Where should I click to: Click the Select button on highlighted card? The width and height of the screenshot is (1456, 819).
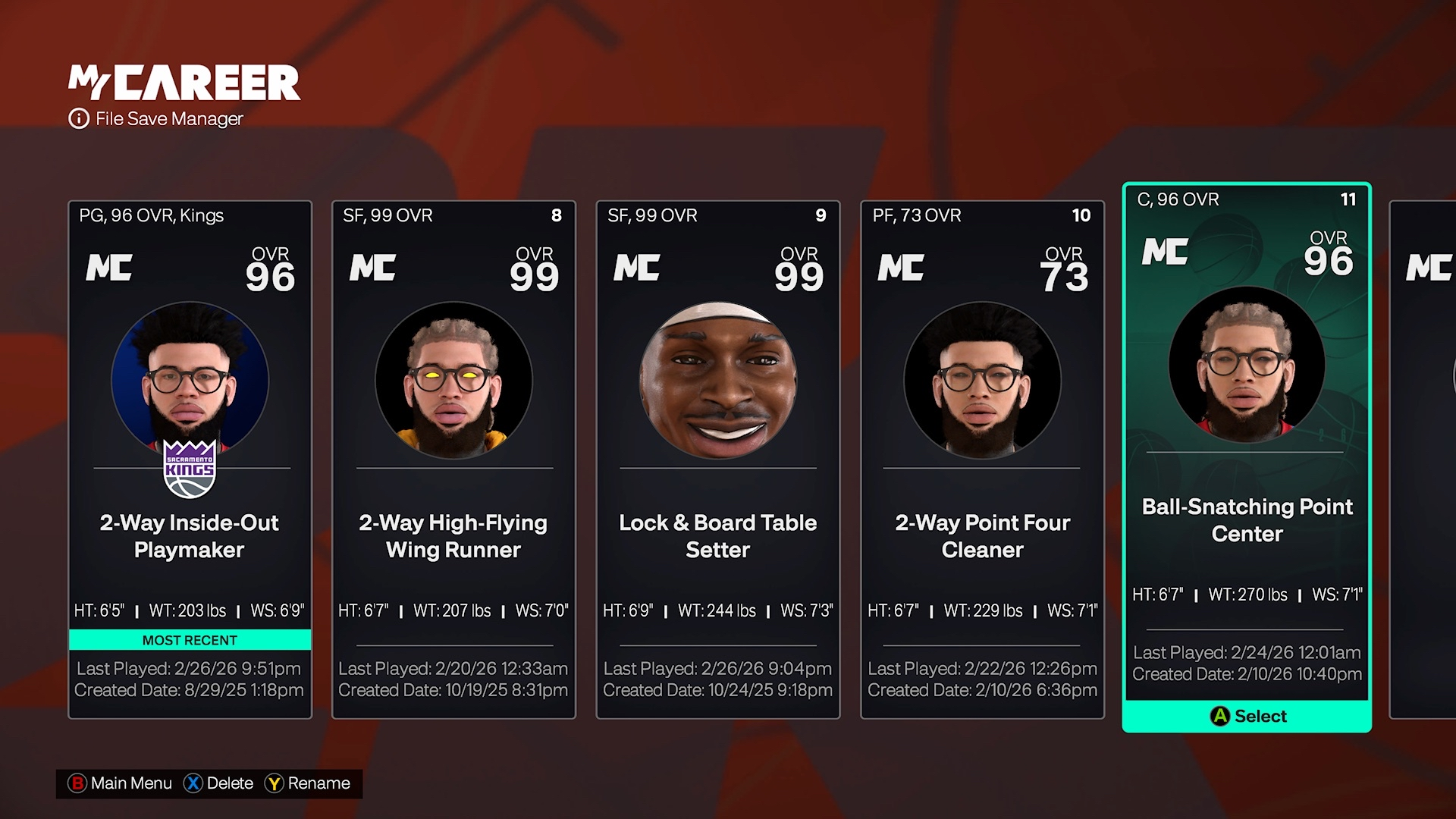1247,716
